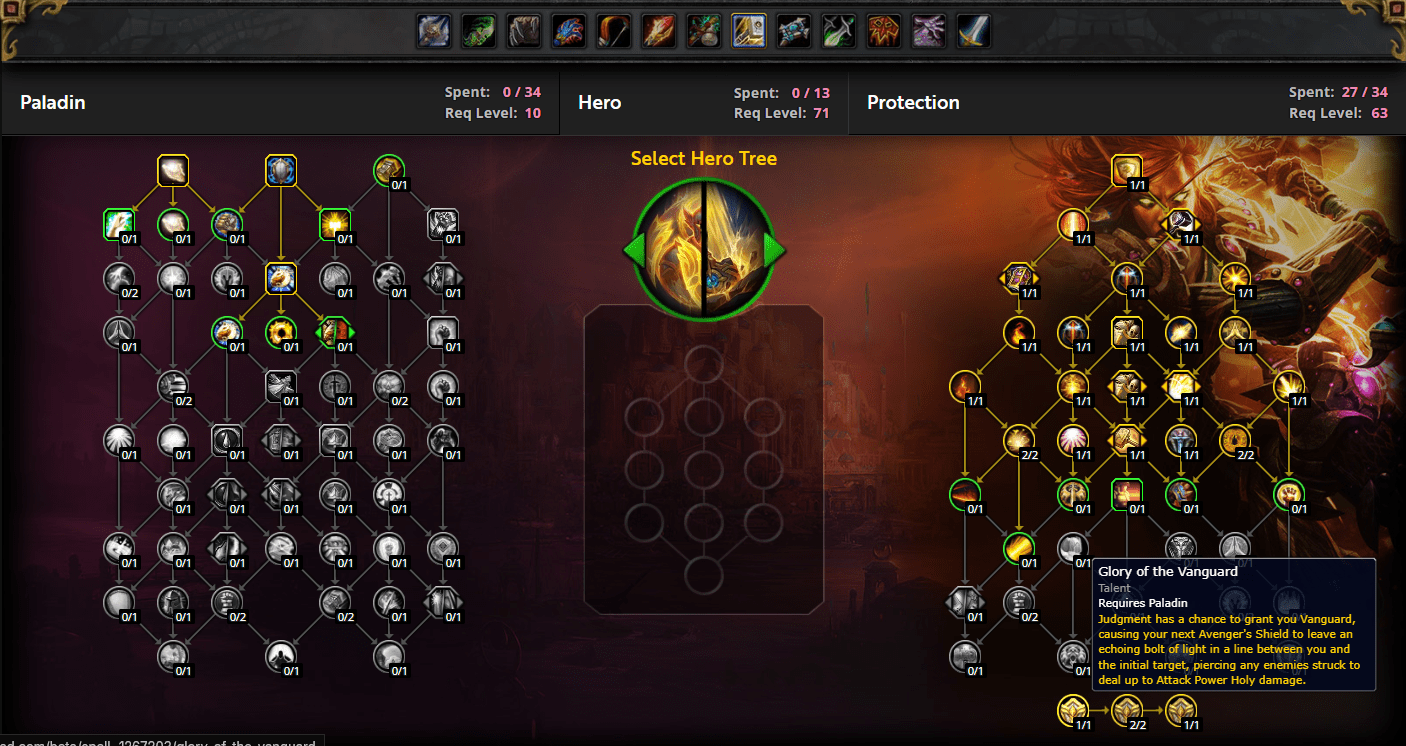1406x746 pixels.
Task: Select the rightmost sword class icon in top bar
Action: click(x=973, y=31)
